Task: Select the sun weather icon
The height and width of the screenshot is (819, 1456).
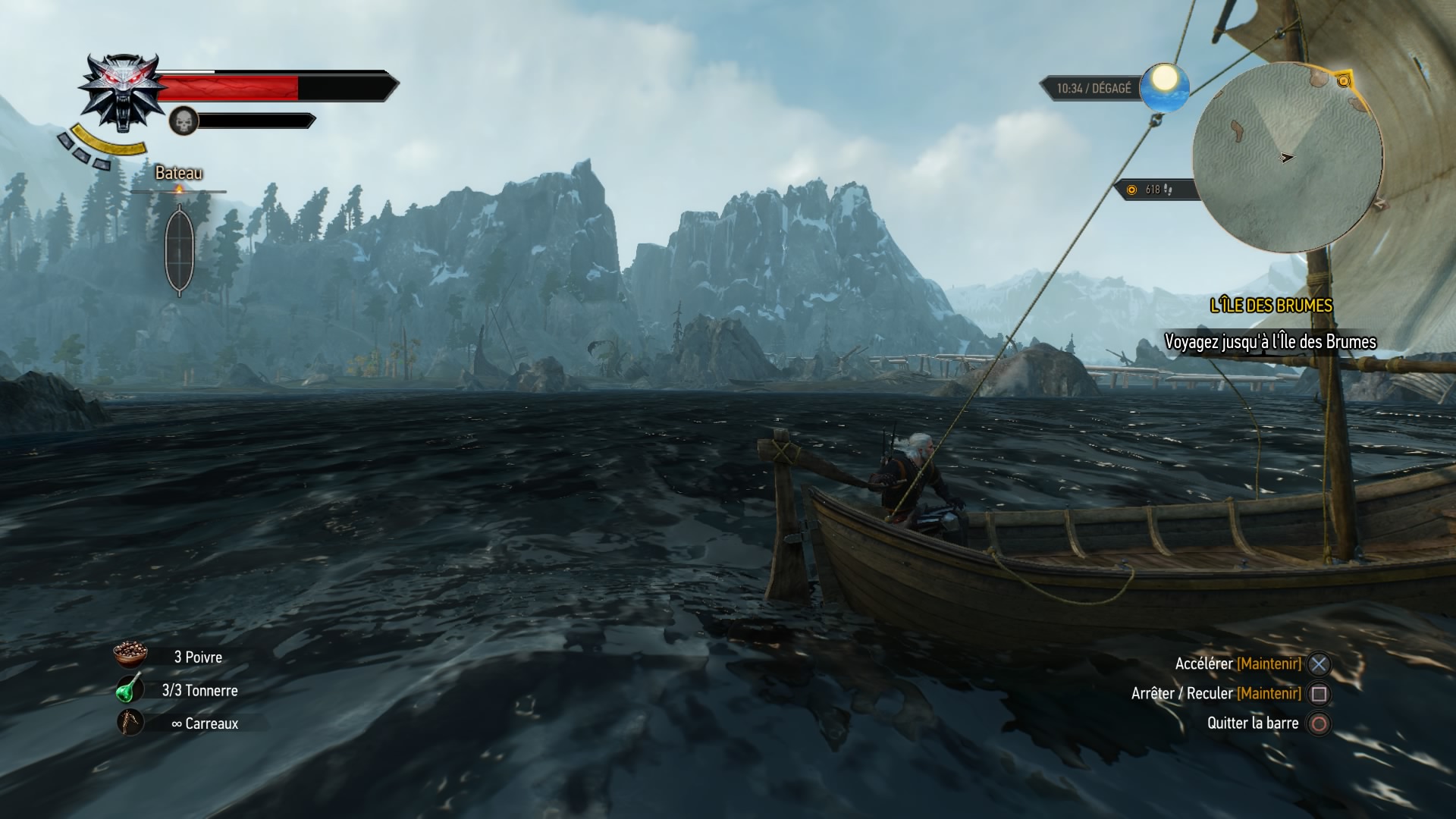Action: tap(1163, 86)
